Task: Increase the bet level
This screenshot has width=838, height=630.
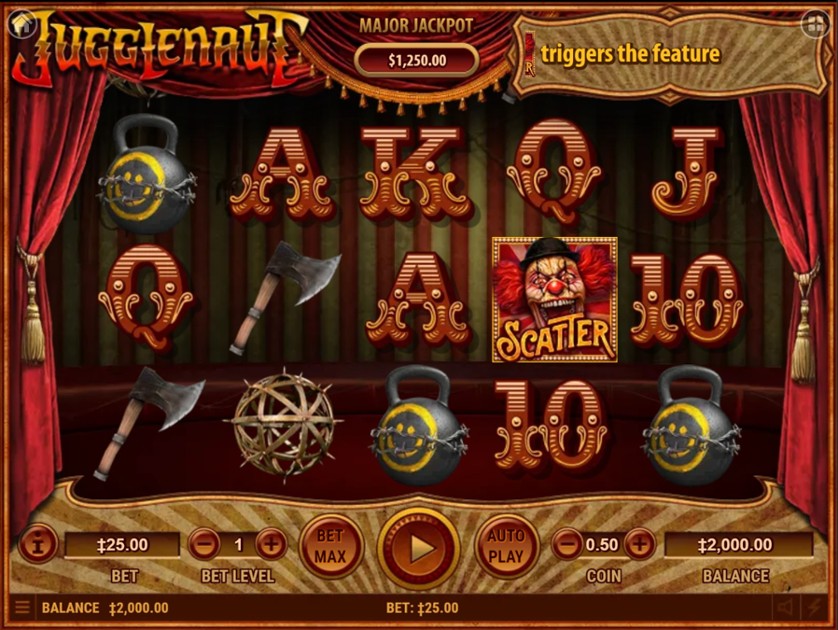Action: [271, 545]
